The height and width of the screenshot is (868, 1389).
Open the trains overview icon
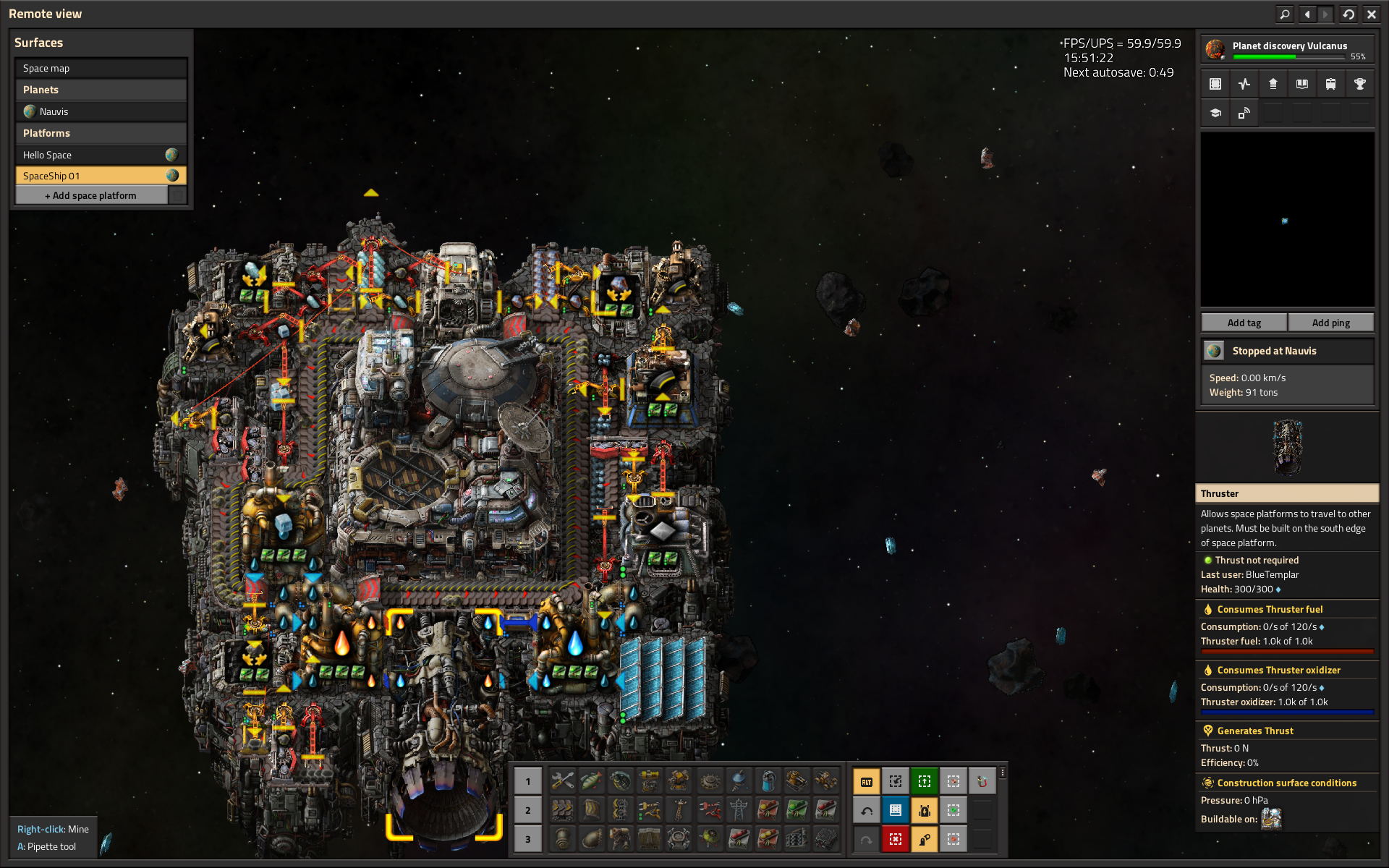coord(1330,84)
